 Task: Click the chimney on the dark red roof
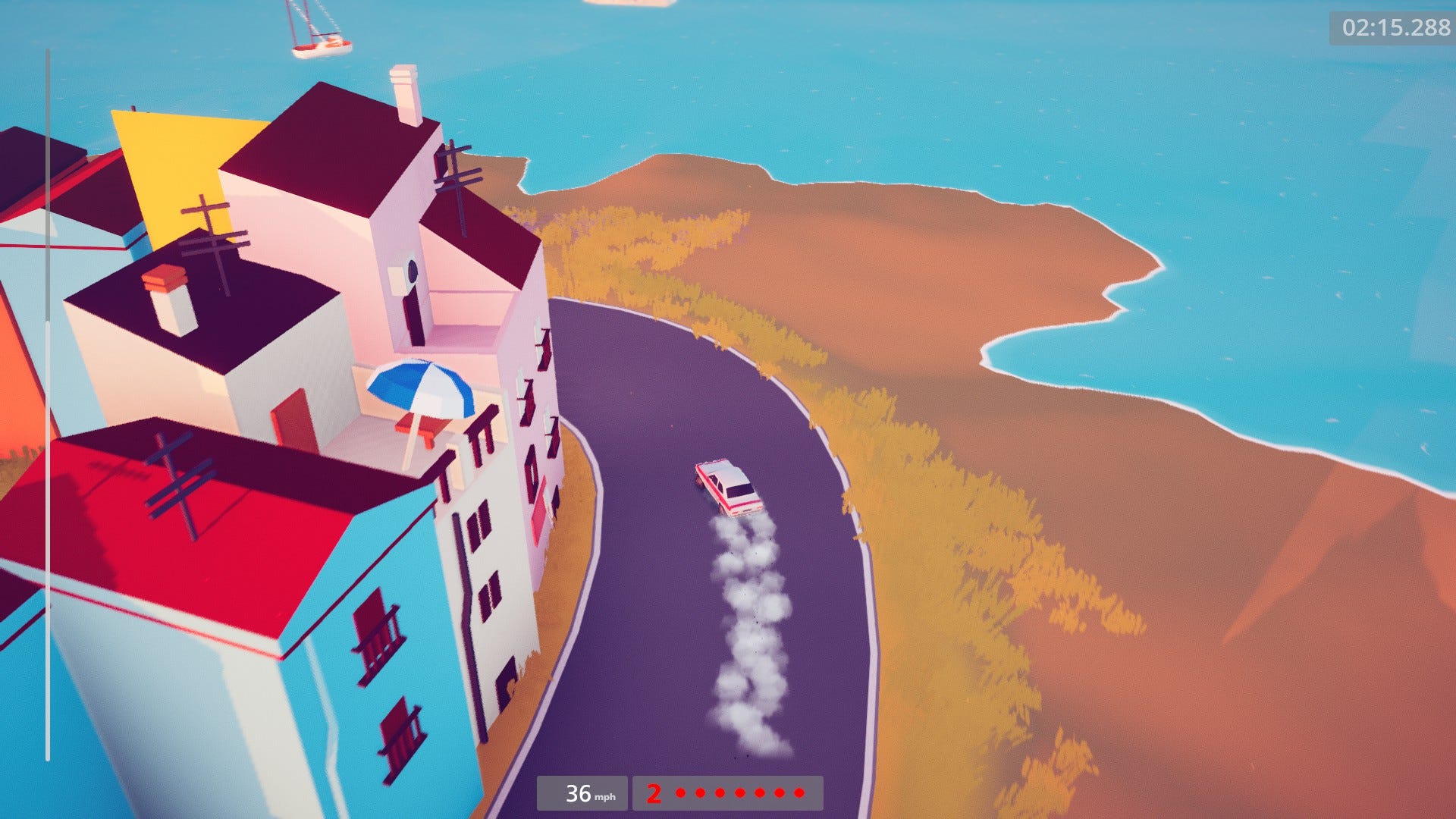pos(404,92)
